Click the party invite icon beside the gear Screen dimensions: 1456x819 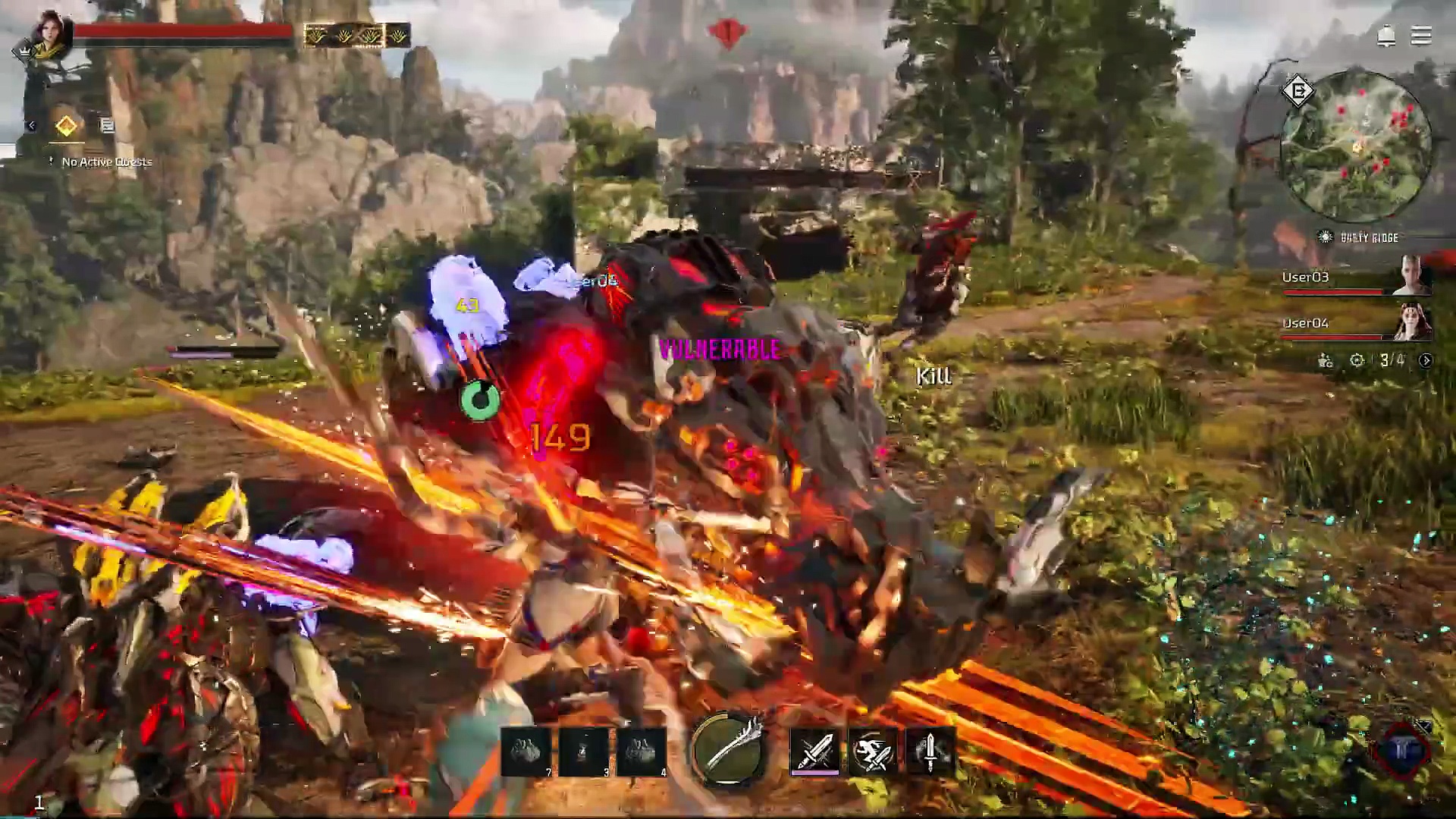tap(1326, 360)
